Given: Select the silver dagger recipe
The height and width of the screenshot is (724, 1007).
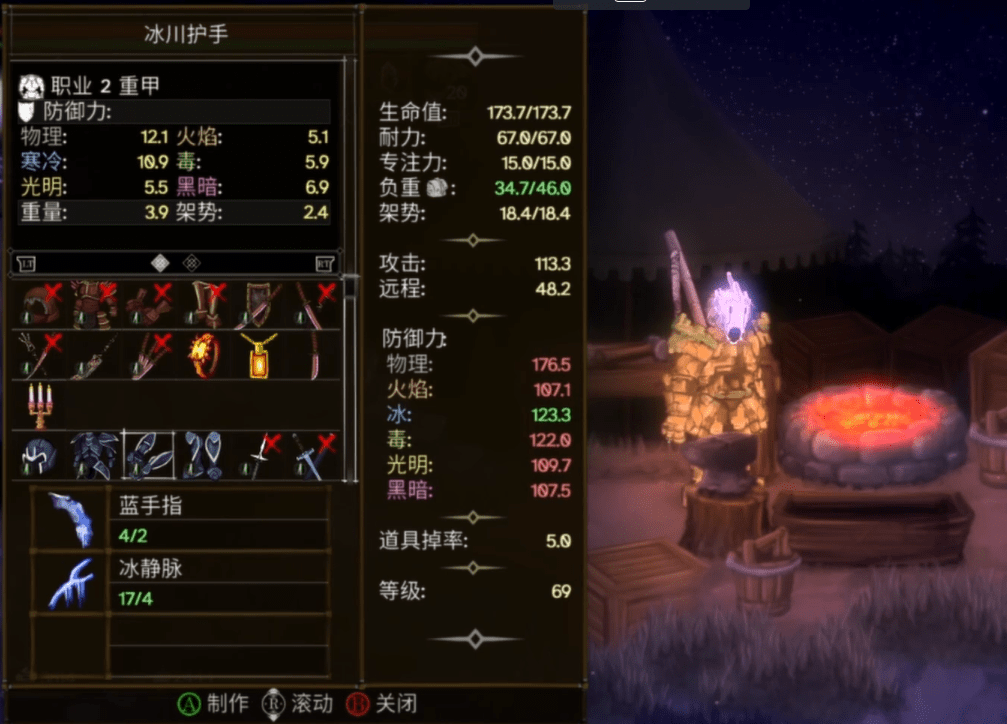Looking at the screenshot, I should click(x=258, y=456).
